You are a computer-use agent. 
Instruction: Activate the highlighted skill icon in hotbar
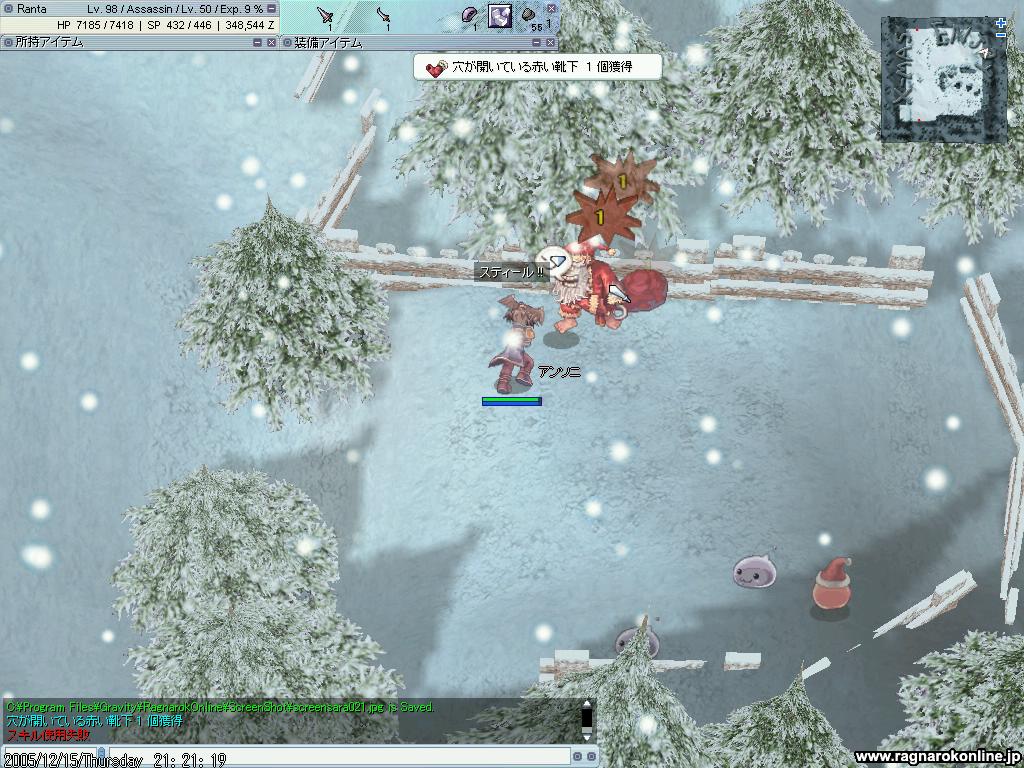pos(499,16)
